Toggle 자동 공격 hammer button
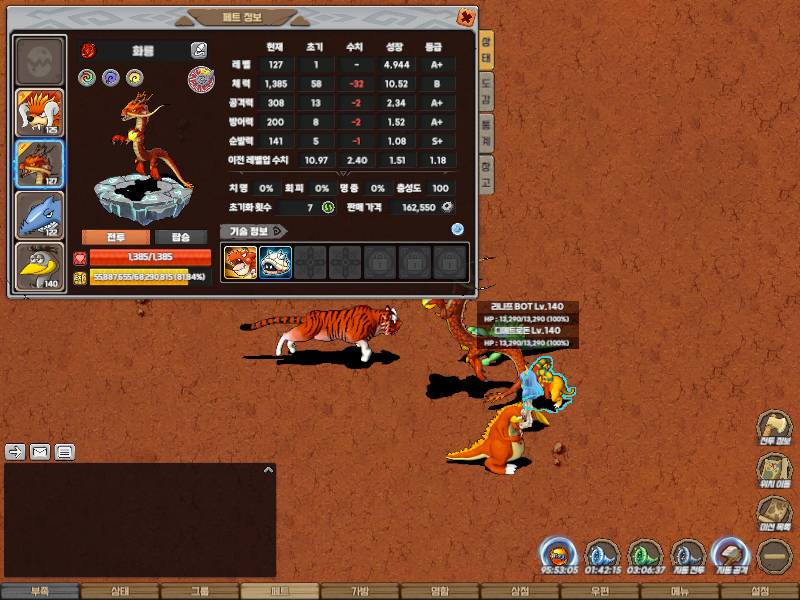 (x=729, y=555)
